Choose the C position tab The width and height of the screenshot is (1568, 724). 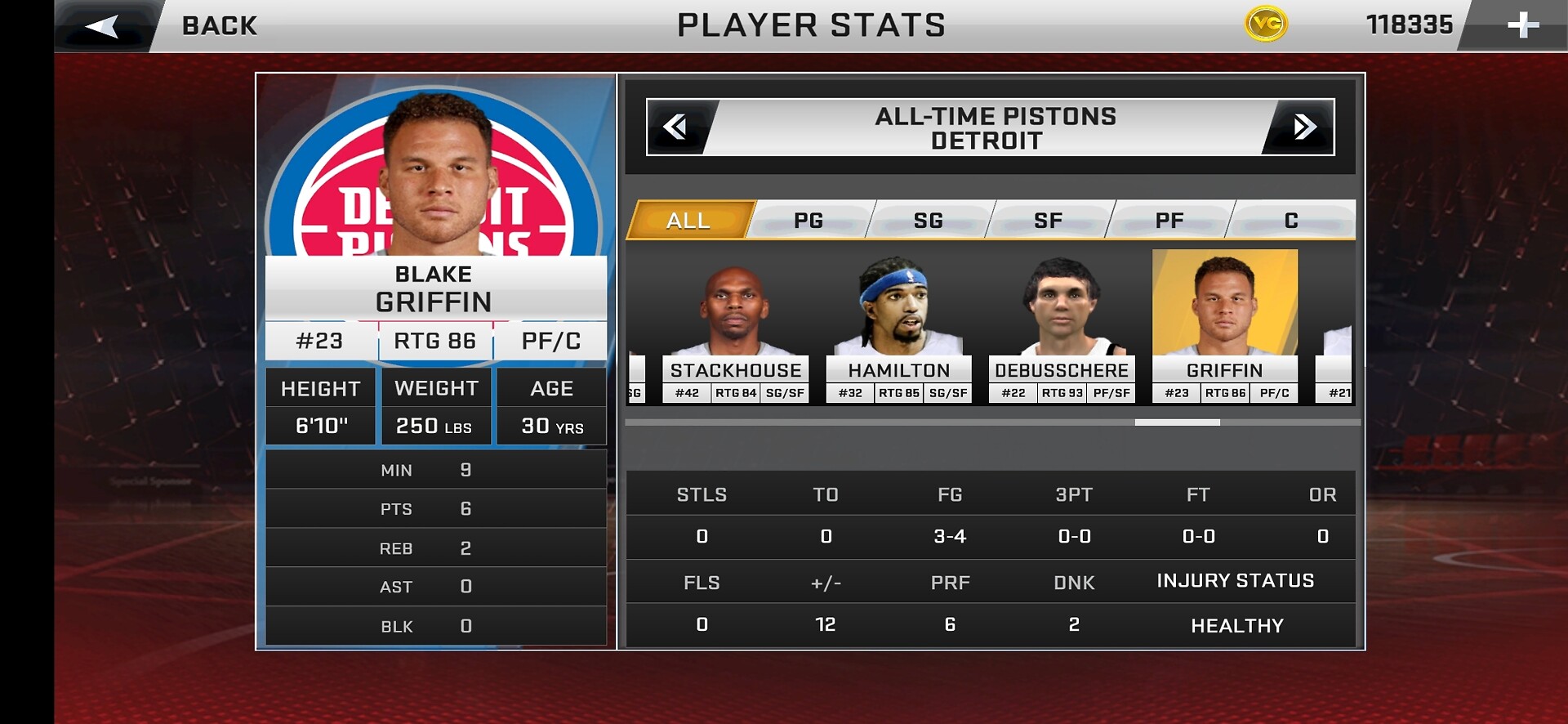click(x=1291, y=220)
